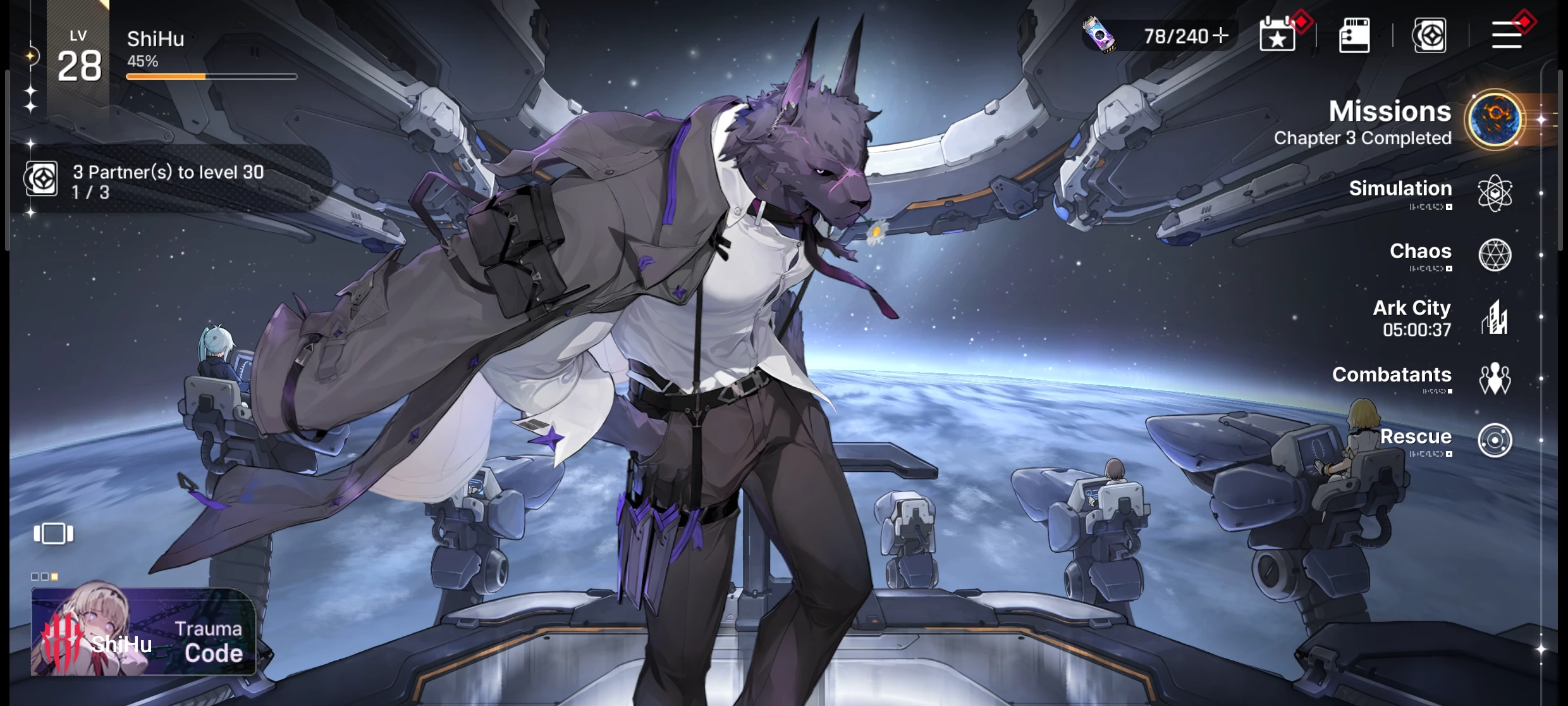Open the partner emblem icon in top bar
Viewport: 1568px width, 706px height.
tap(1430, 35)
